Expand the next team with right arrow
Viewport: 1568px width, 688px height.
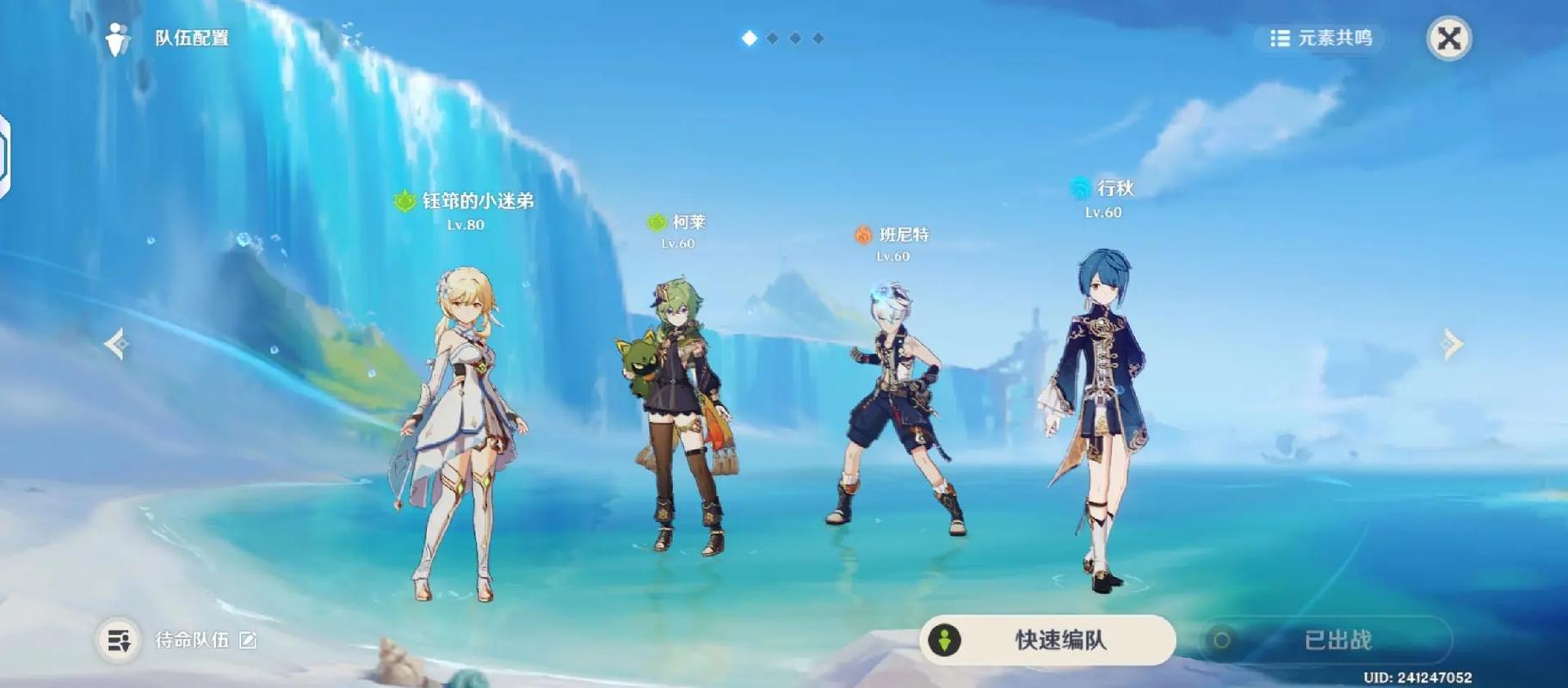1452,344
